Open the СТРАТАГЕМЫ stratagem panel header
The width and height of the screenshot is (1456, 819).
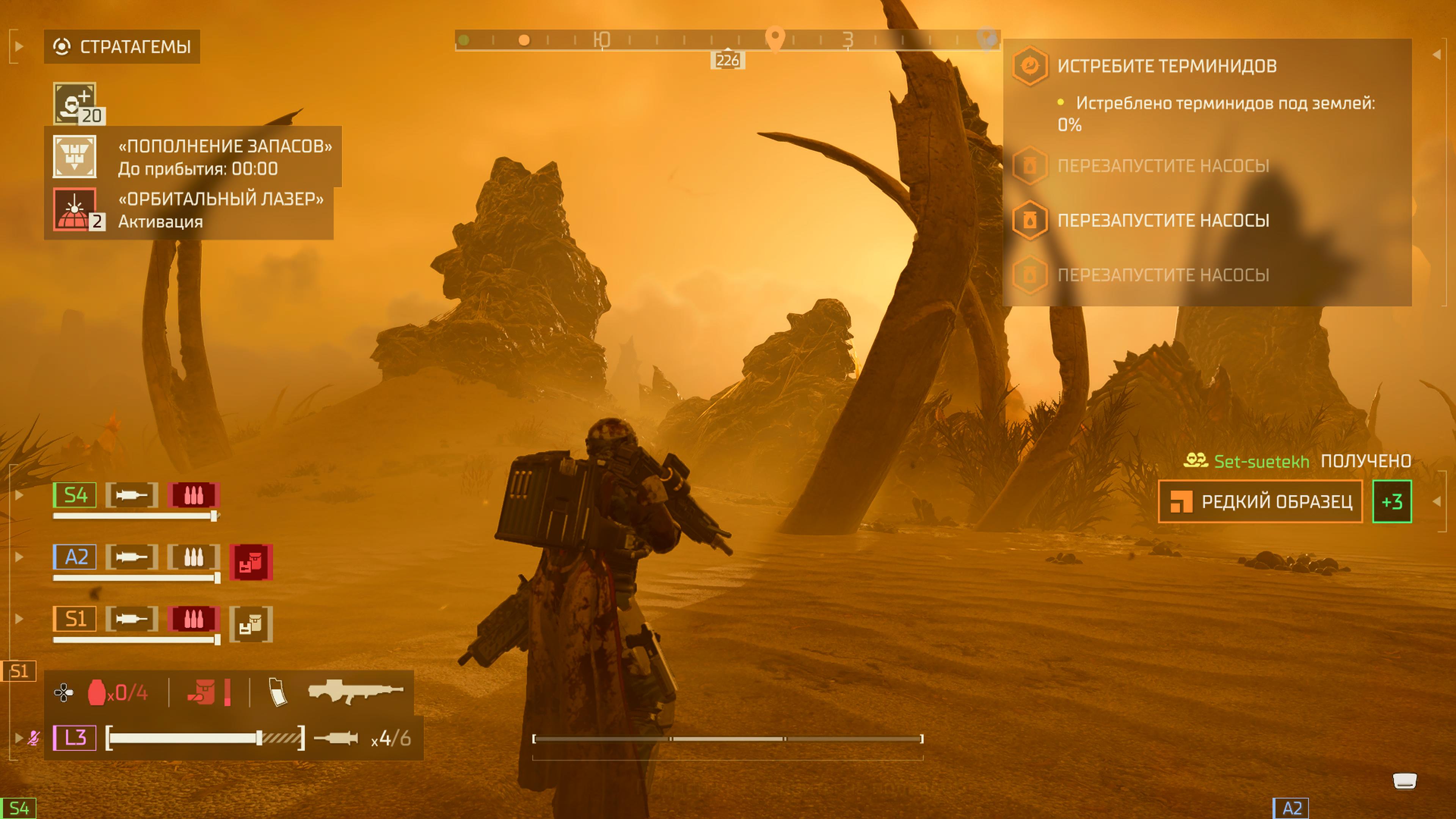122,46
